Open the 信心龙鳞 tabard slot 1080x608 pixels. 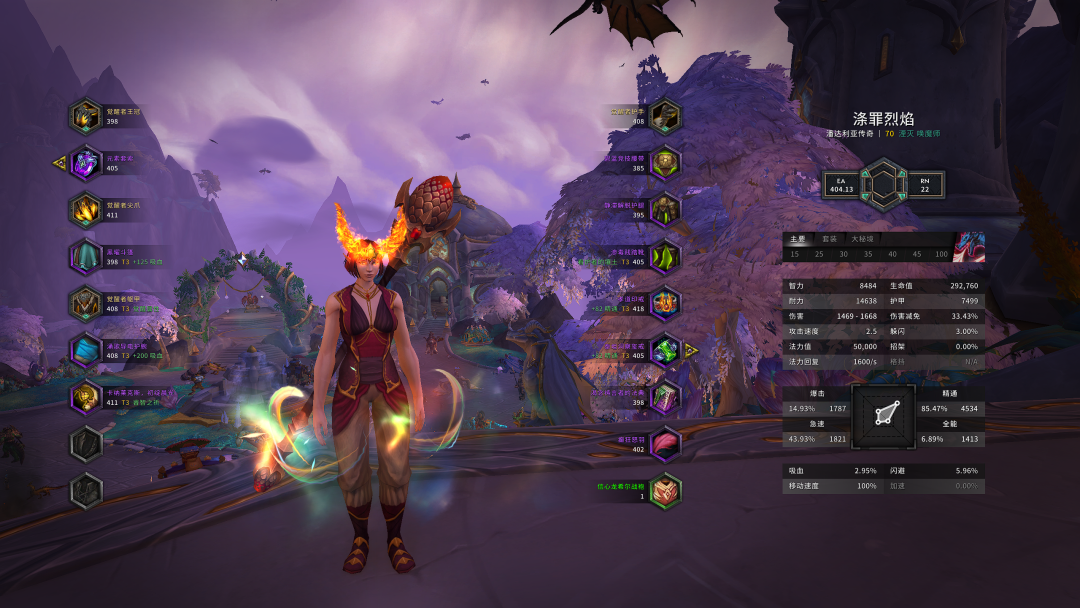point(665,491)
